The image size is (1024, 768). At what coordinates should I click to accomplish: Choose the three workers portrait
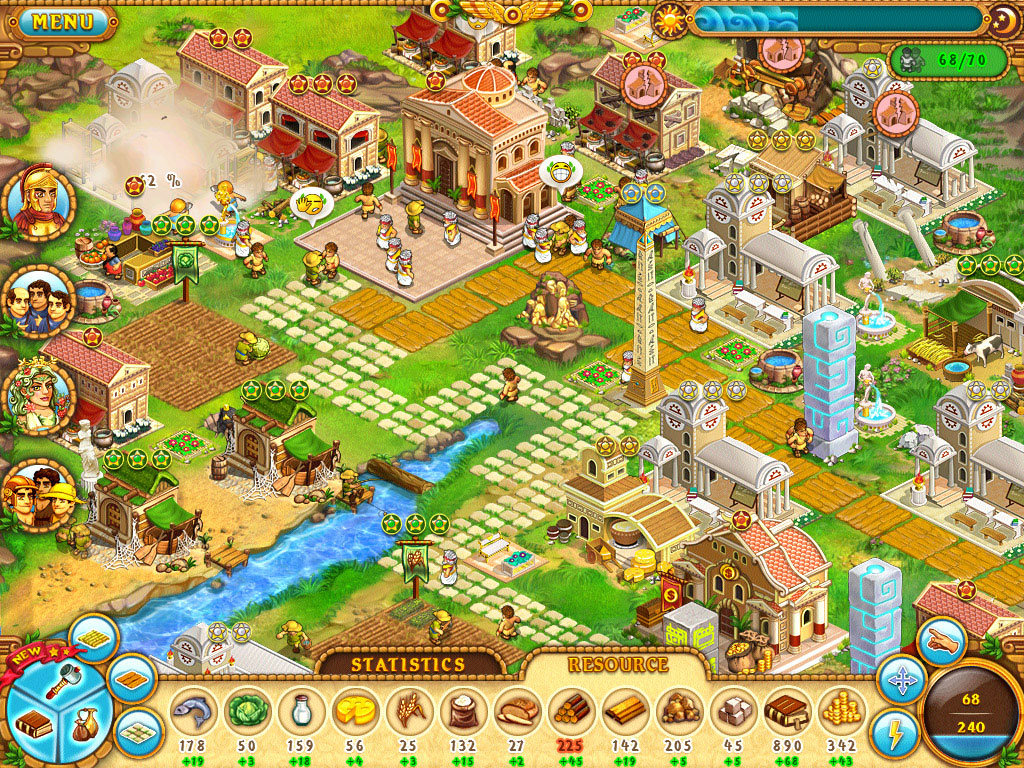40,495
